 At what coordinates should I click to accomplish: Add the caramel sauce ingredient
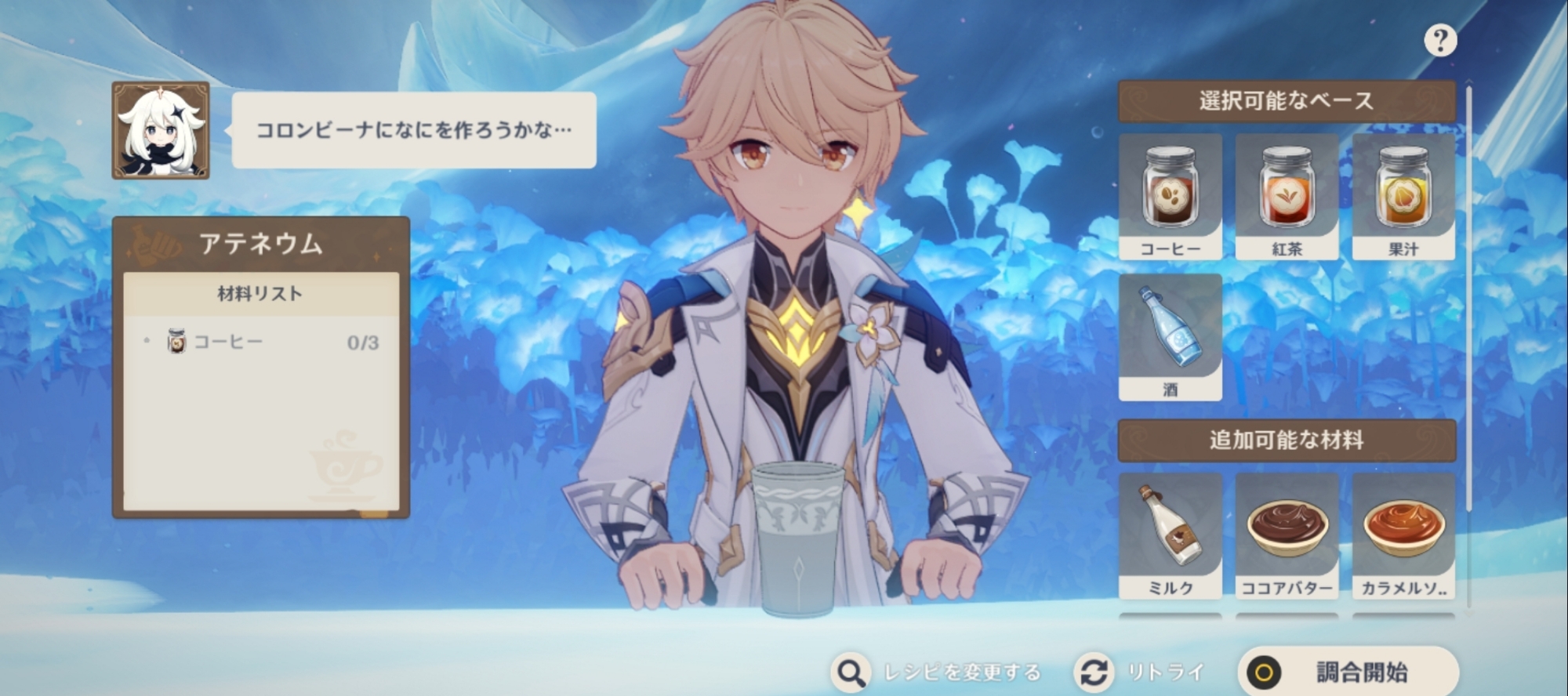(1403, 535)
